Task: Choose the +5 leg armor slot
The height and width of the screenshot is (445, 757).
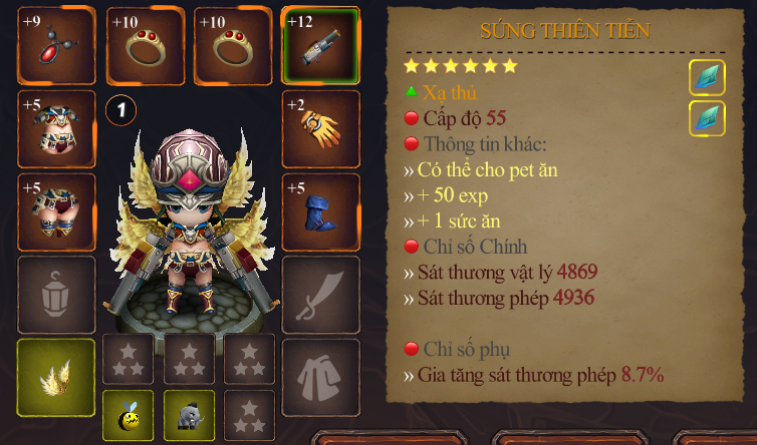Action: (x=56, y=211)
